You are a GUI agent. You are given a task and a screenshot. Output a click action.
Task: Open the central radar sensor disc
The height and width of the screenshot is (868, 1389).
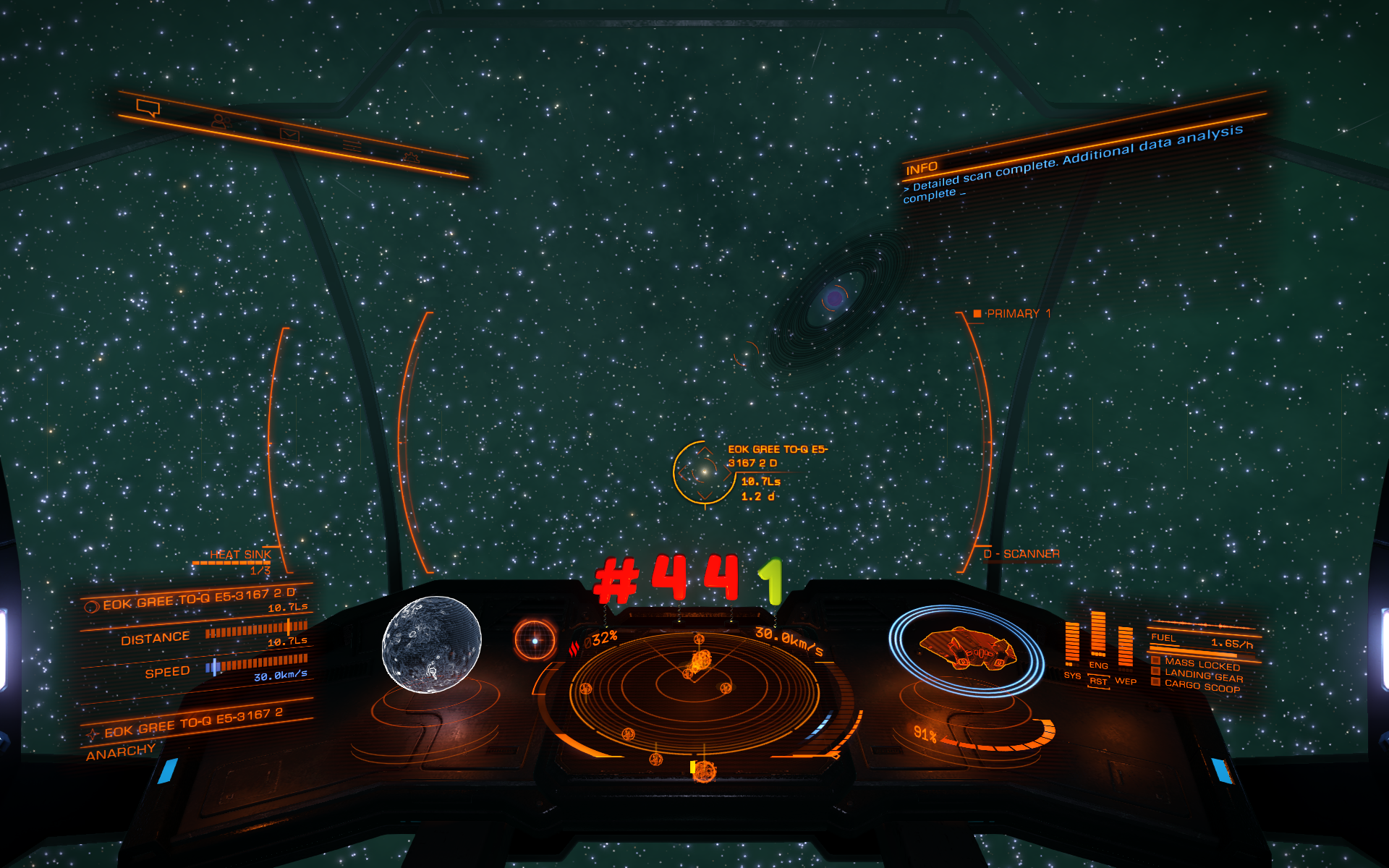tap(694, 687)
